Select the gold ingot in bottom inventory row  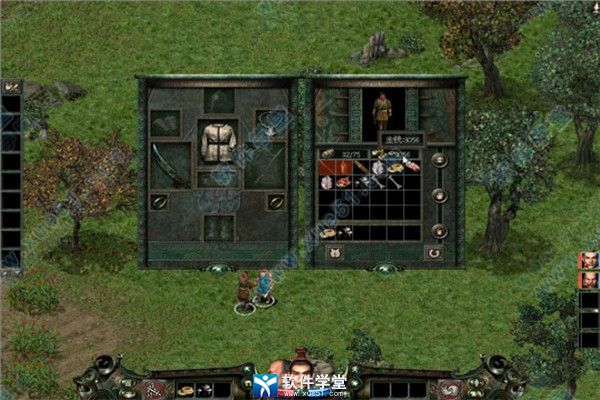click(x=328, y=233)
